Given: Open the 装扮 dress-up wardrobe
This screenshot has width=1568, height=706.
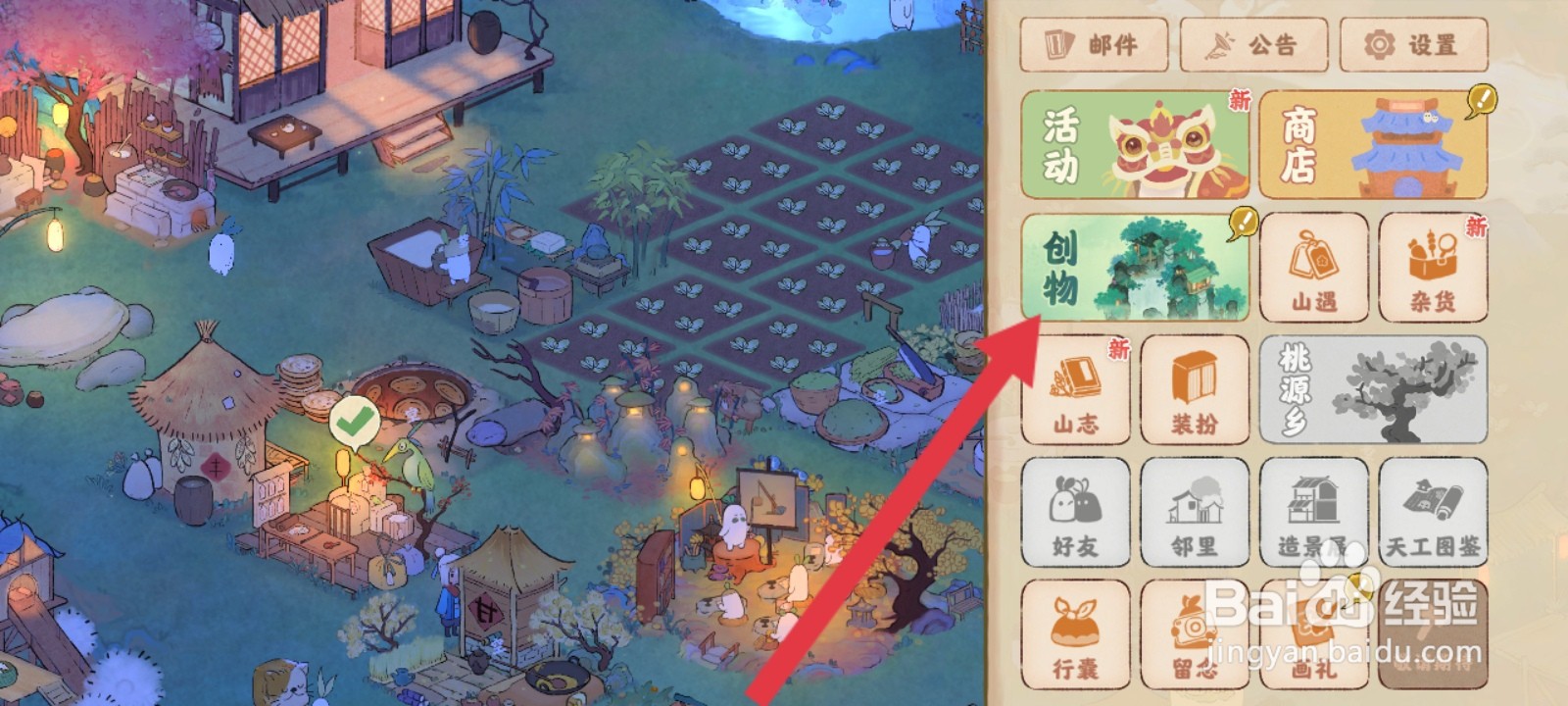Looking at the screenshot, I should tap(1195, 389).
